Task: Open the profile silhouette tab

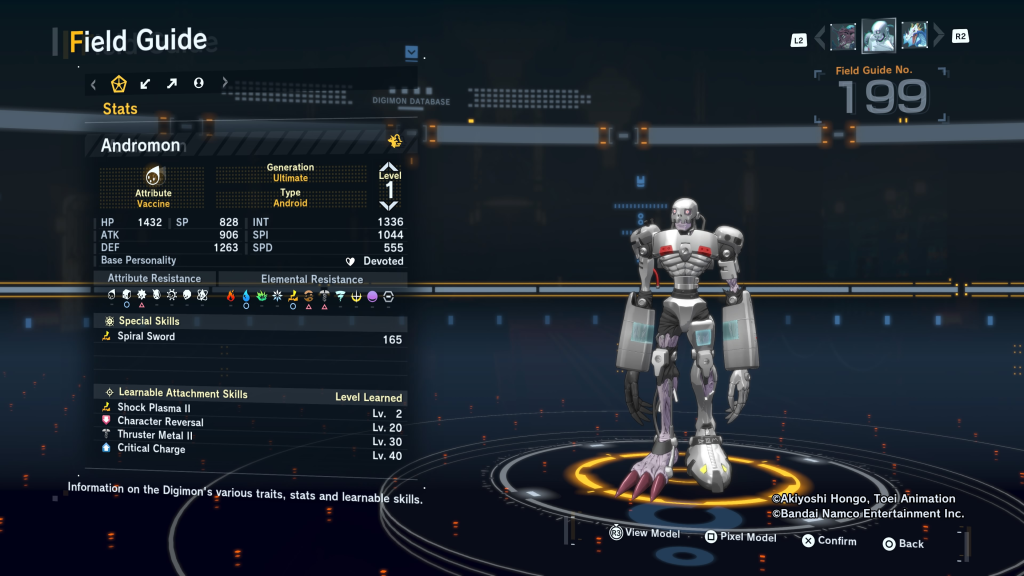Action: 198,83
